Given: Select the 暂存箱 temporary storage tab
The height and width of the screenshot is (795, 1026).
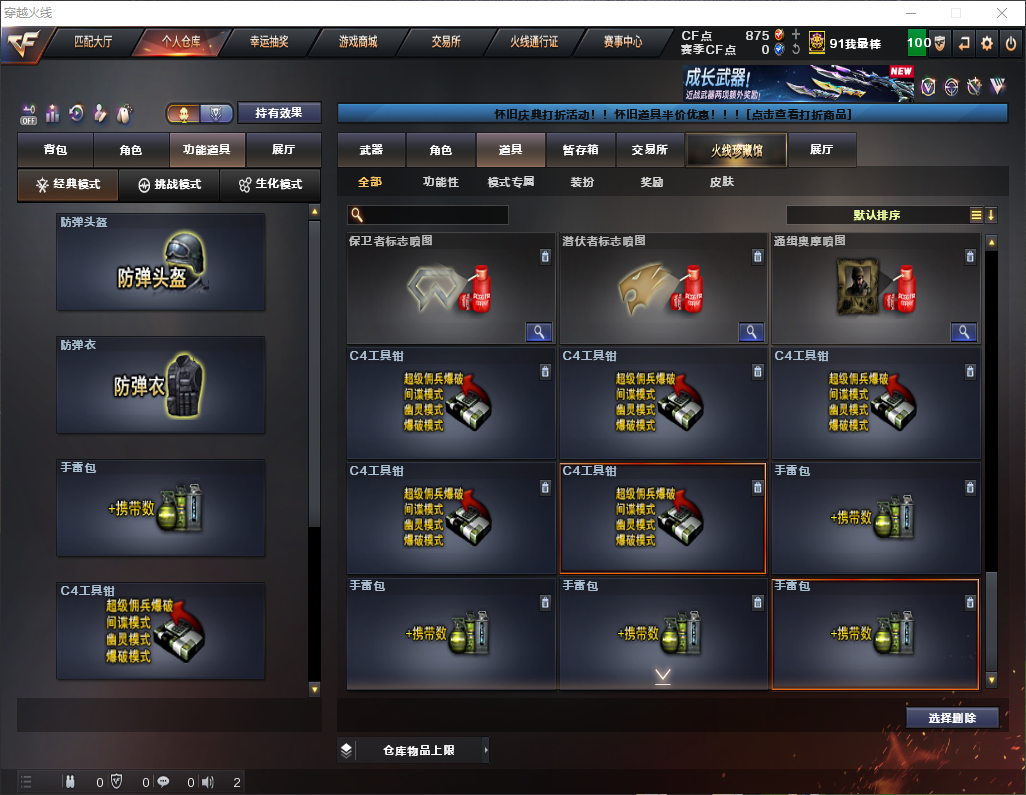Looking at the screenshot, I should (x=580, y=150).
